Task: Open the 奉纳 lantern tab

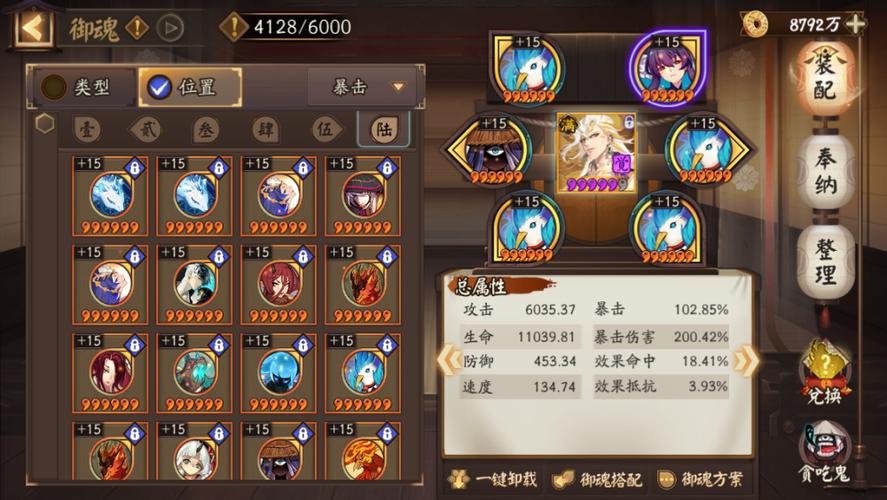Action: coord(825,173)
